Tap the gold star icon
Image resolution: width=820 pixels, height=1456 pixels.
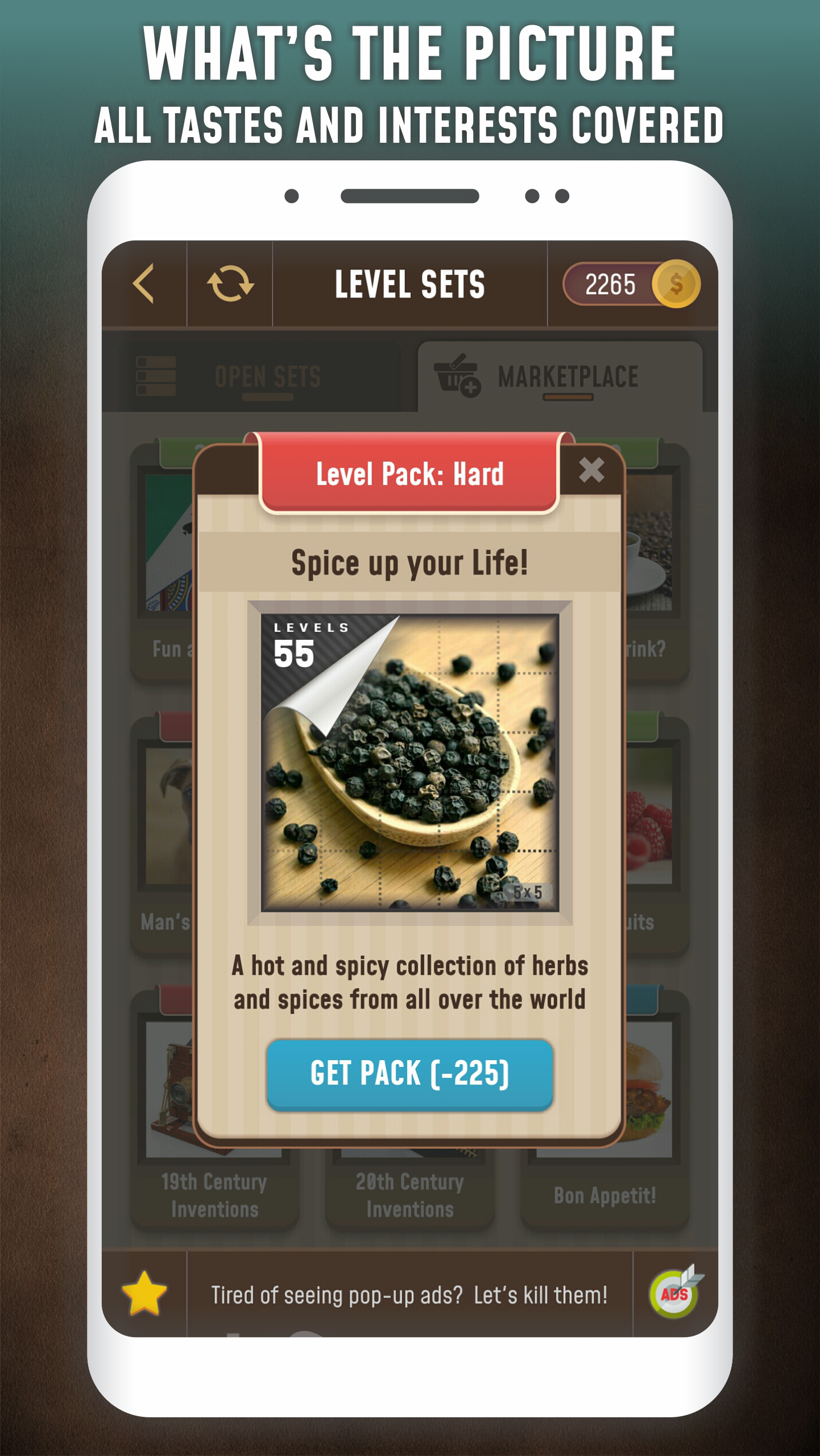144,1293
